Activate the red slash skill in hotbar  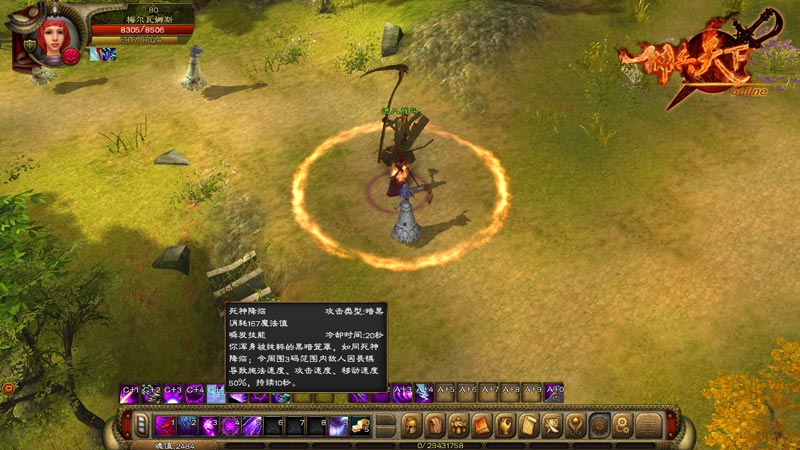click(x=166, y=426)
